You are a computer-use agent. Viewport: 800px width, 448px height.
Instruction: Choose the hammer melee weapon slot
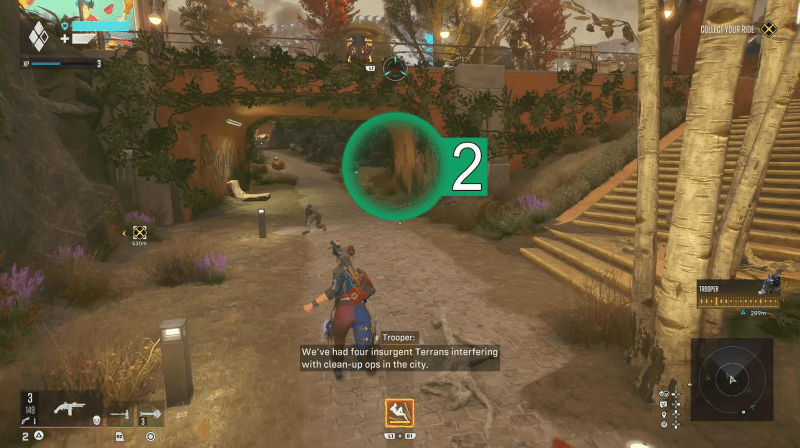tap(119, 412)
